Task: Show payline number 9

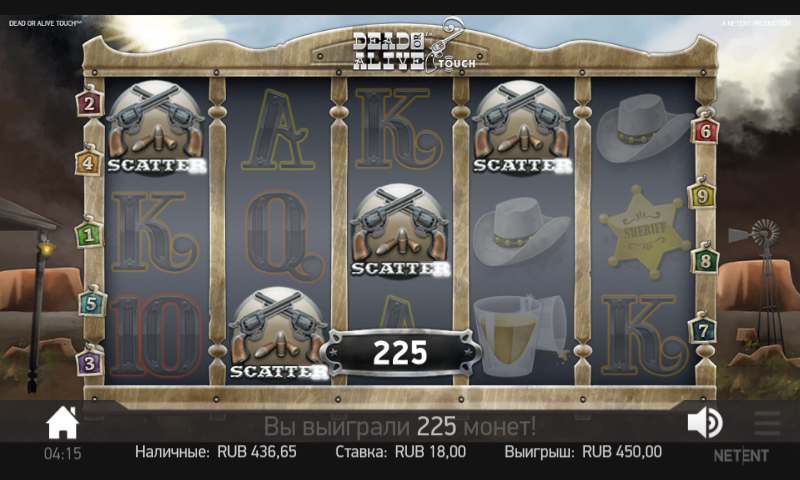Action: click(704, 196)
